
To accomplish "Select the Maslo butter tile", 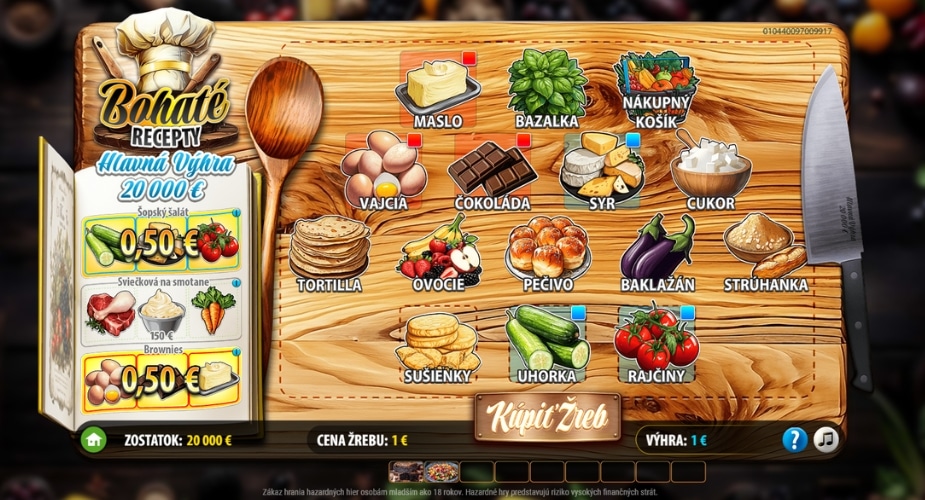I will [x=437, y=88].
